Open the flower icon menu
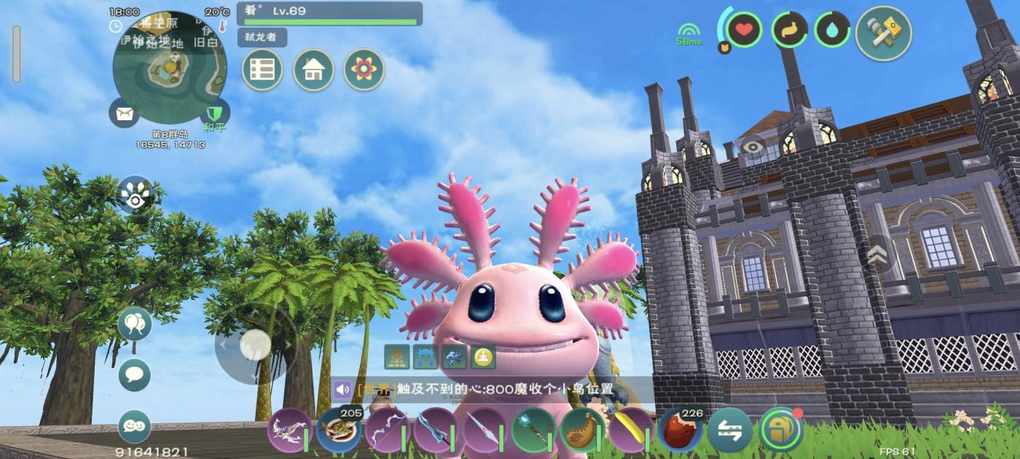 (364, 70)
